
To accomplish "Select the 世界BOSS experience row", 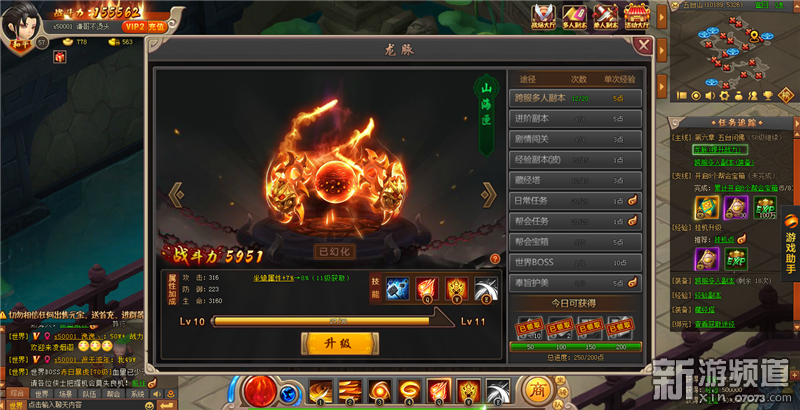I will (578, 262).
